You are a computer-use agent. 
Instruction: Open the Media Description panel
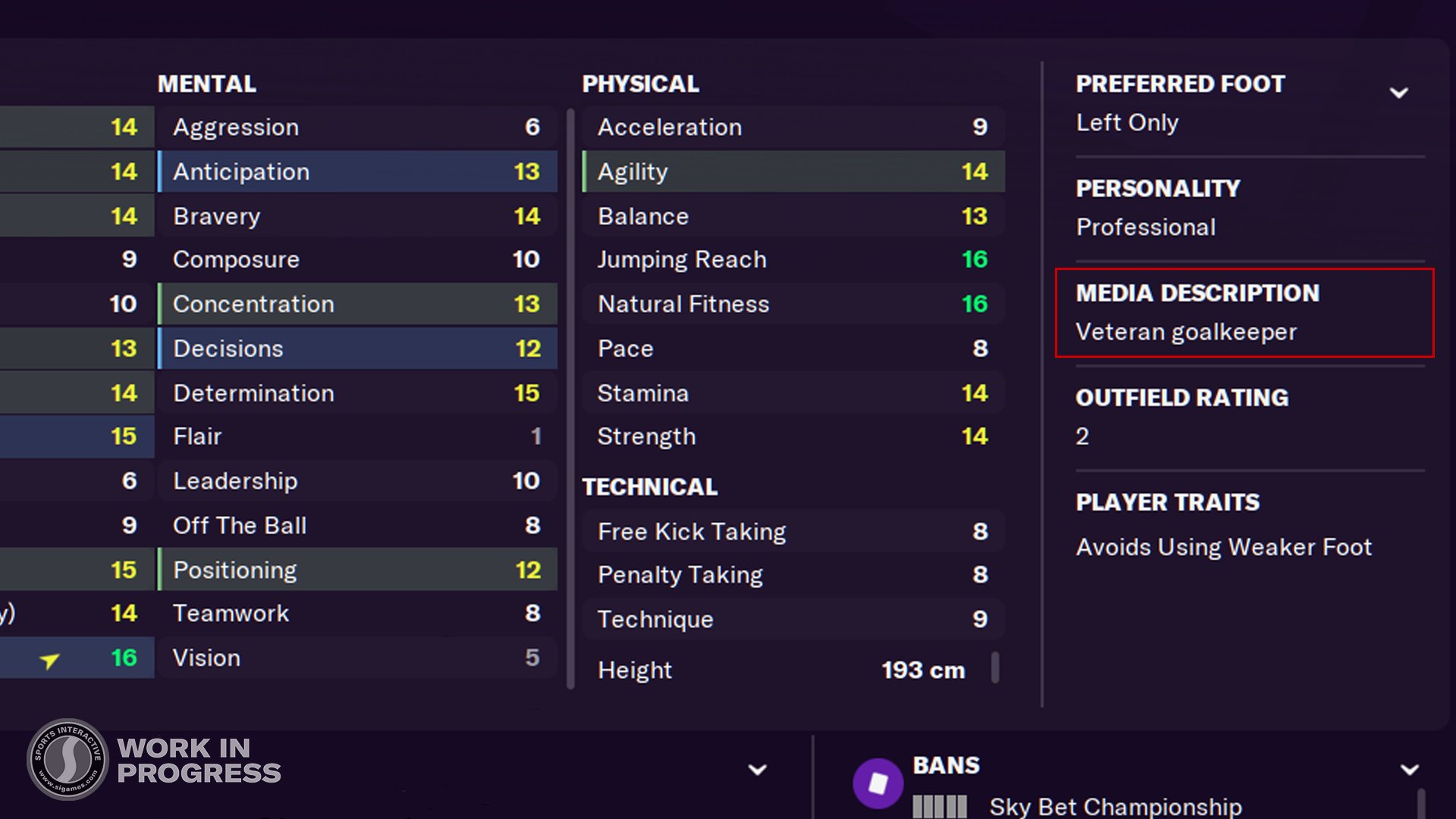point(1244,312)
